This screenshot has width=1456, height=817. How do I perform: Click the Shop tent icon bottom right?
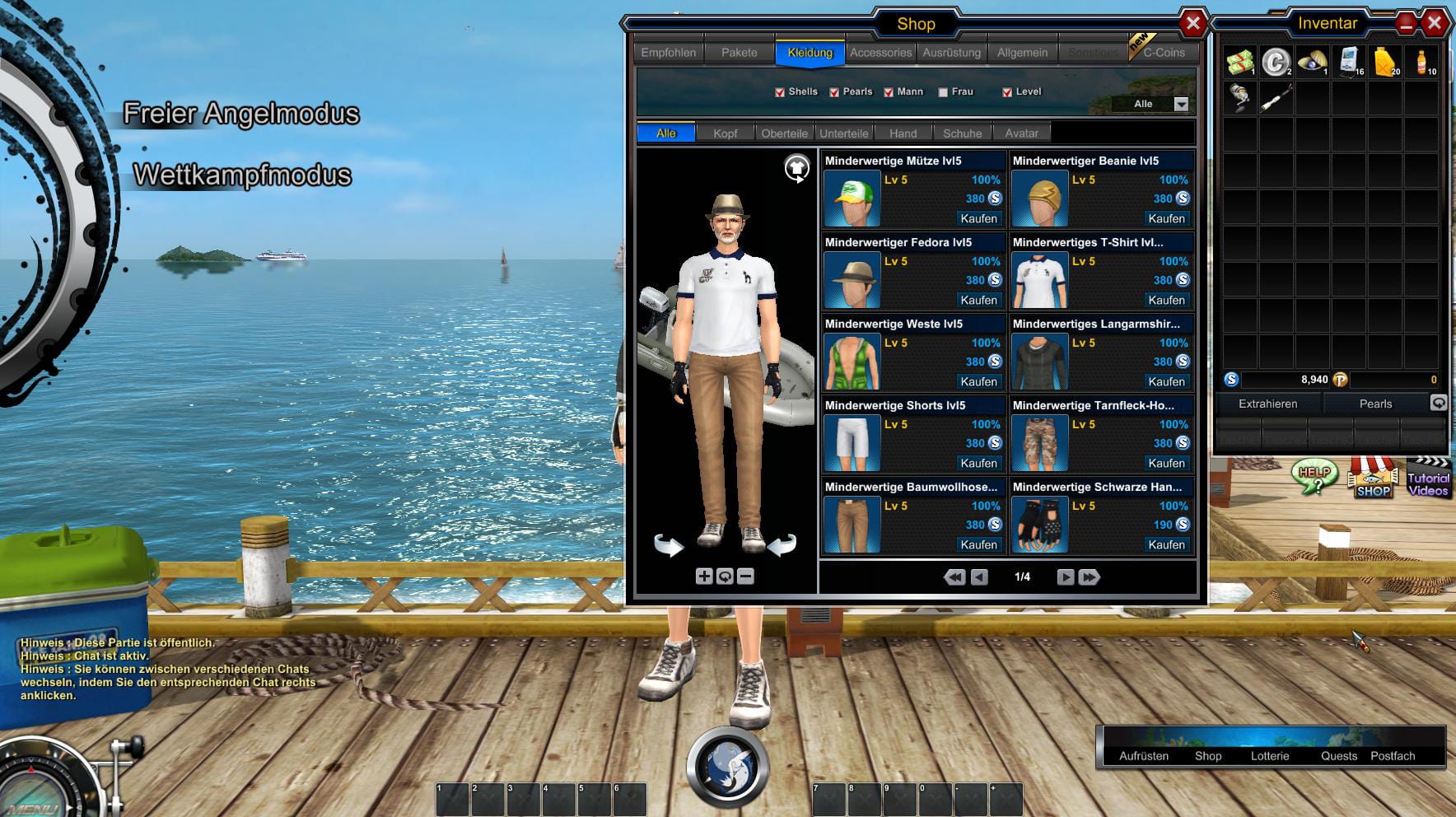[x=1373, y=479]
